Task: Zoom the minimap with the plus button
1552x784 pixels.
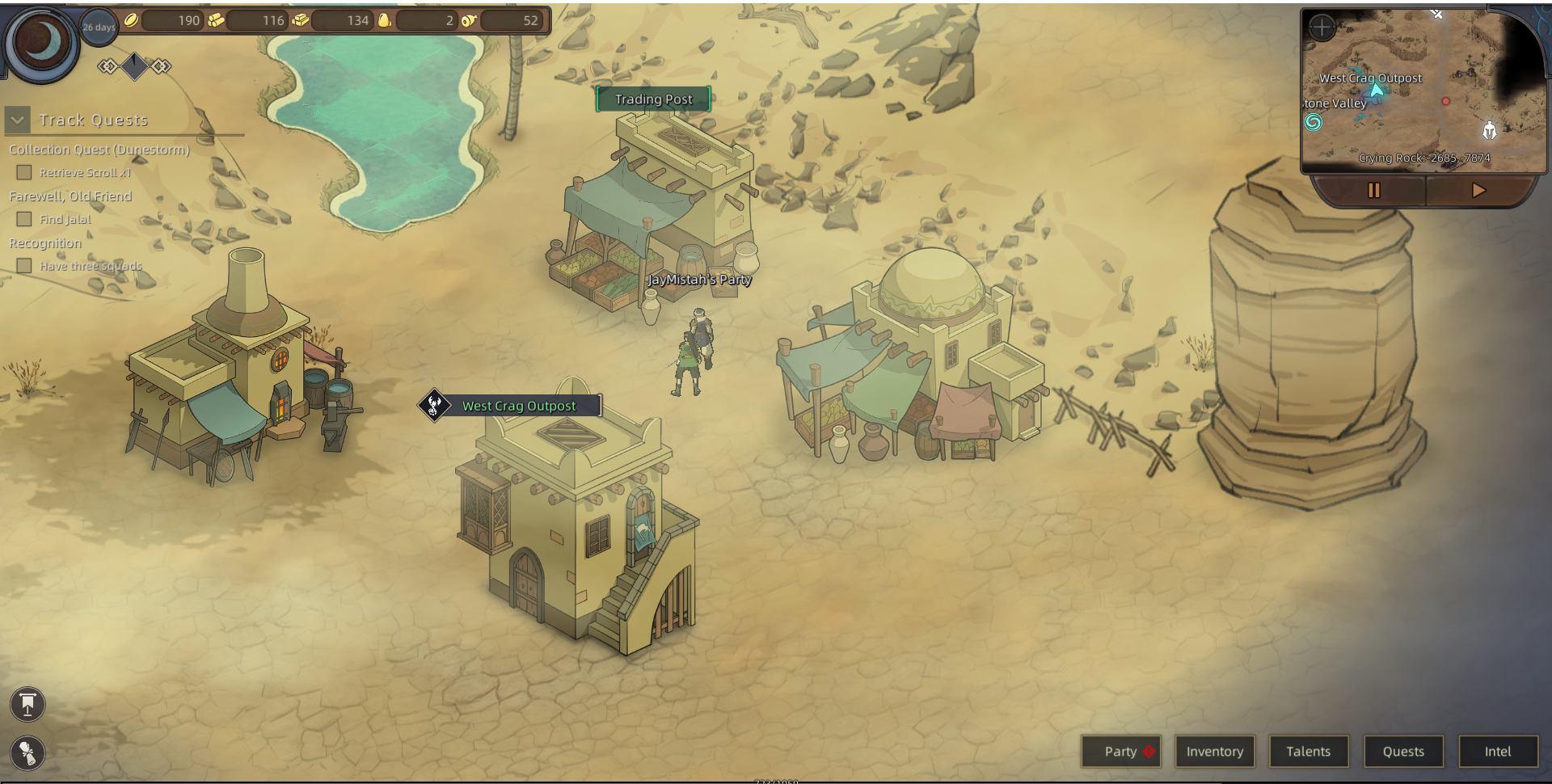Action: 1322,27
